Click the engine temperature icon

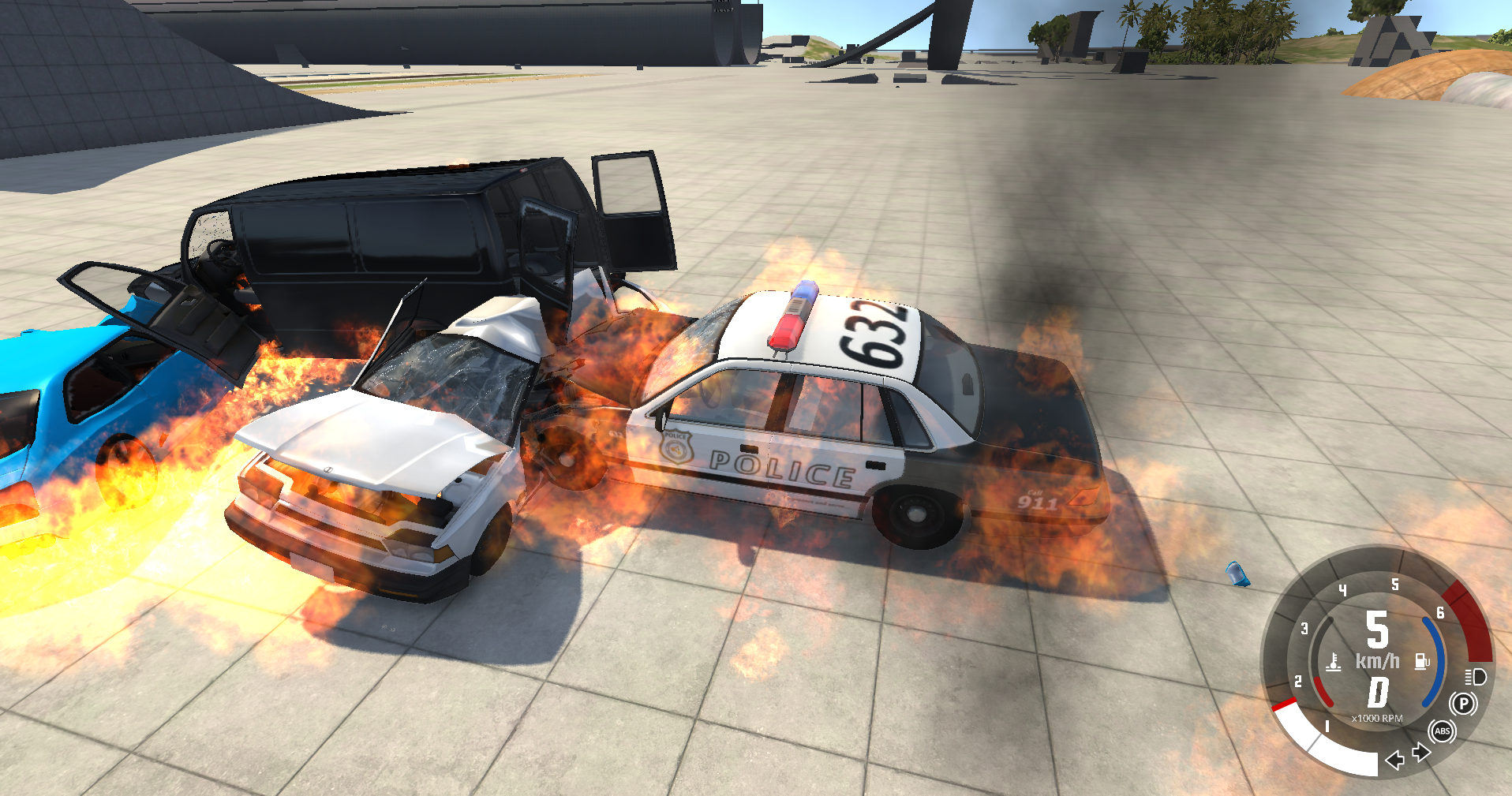point(1334,661)
